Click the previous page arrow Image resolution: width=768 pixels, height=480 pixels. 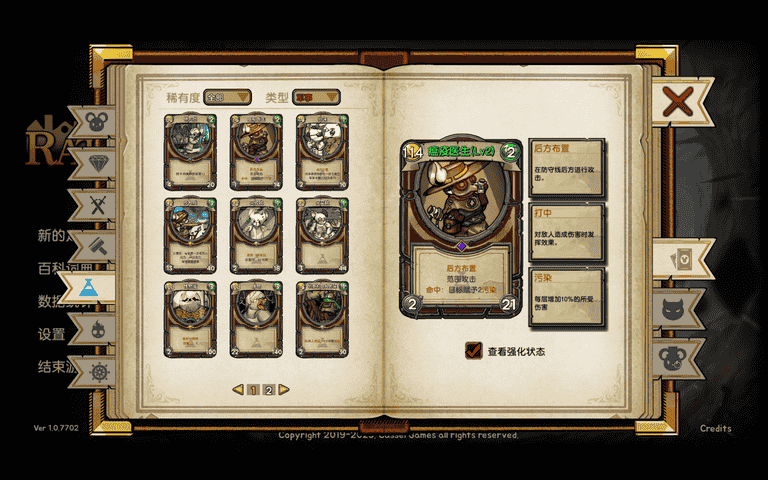[238, 390]
